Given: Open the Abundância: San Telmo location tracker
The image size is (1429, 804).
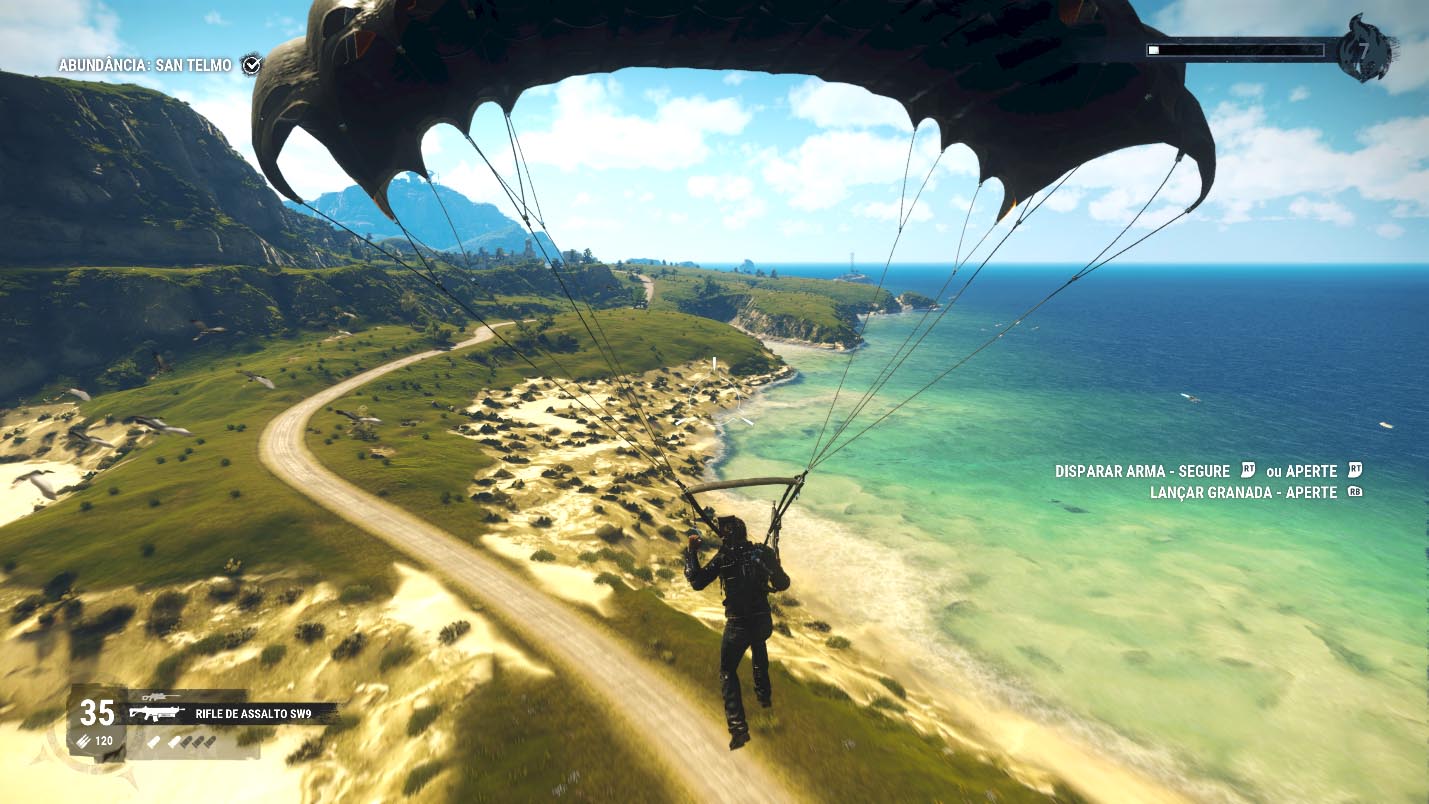Looking at the screenshot, I should click(145, 65).
